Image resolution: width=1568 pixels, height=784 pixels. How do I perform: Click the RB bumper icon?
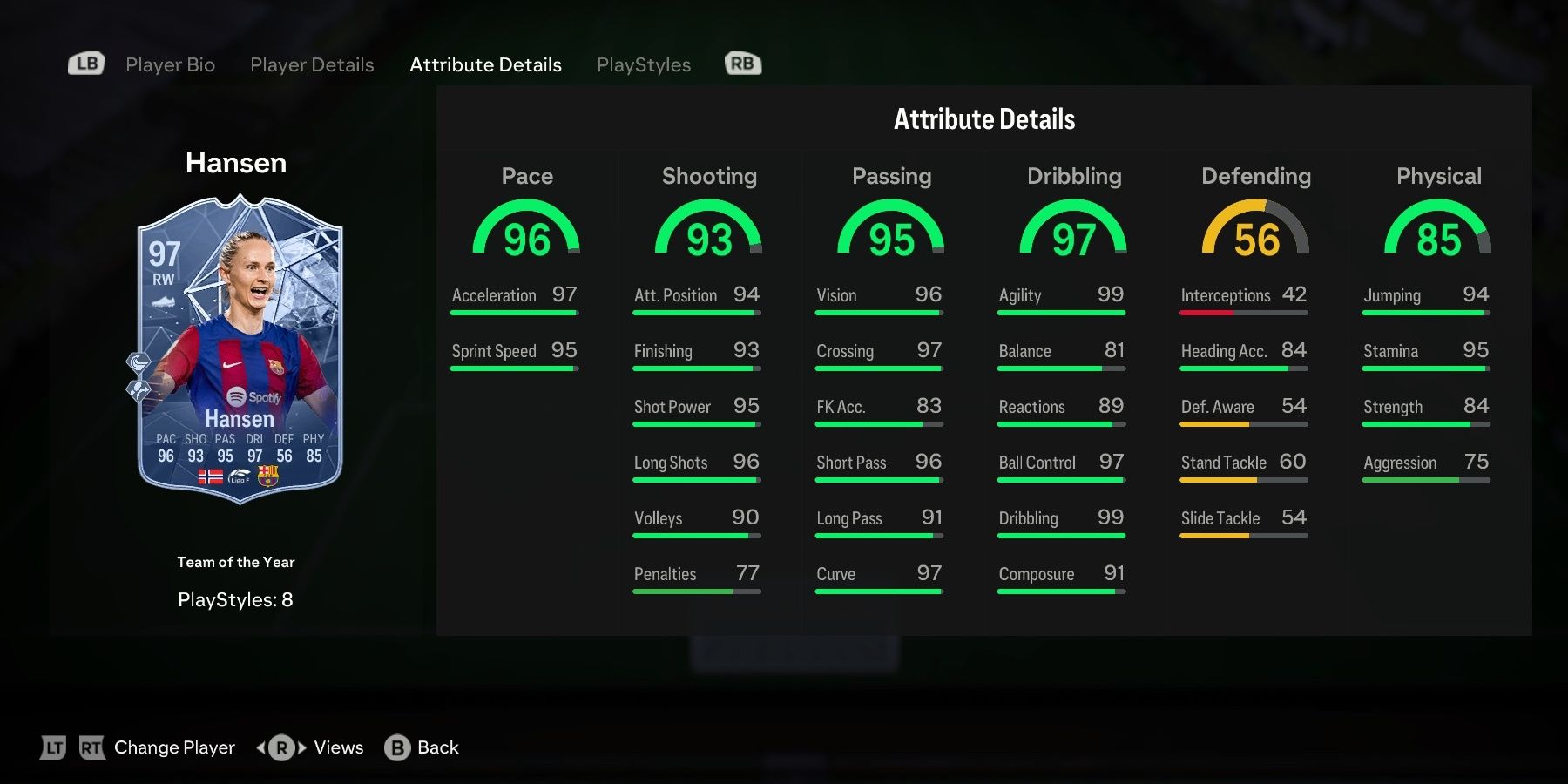742,63
